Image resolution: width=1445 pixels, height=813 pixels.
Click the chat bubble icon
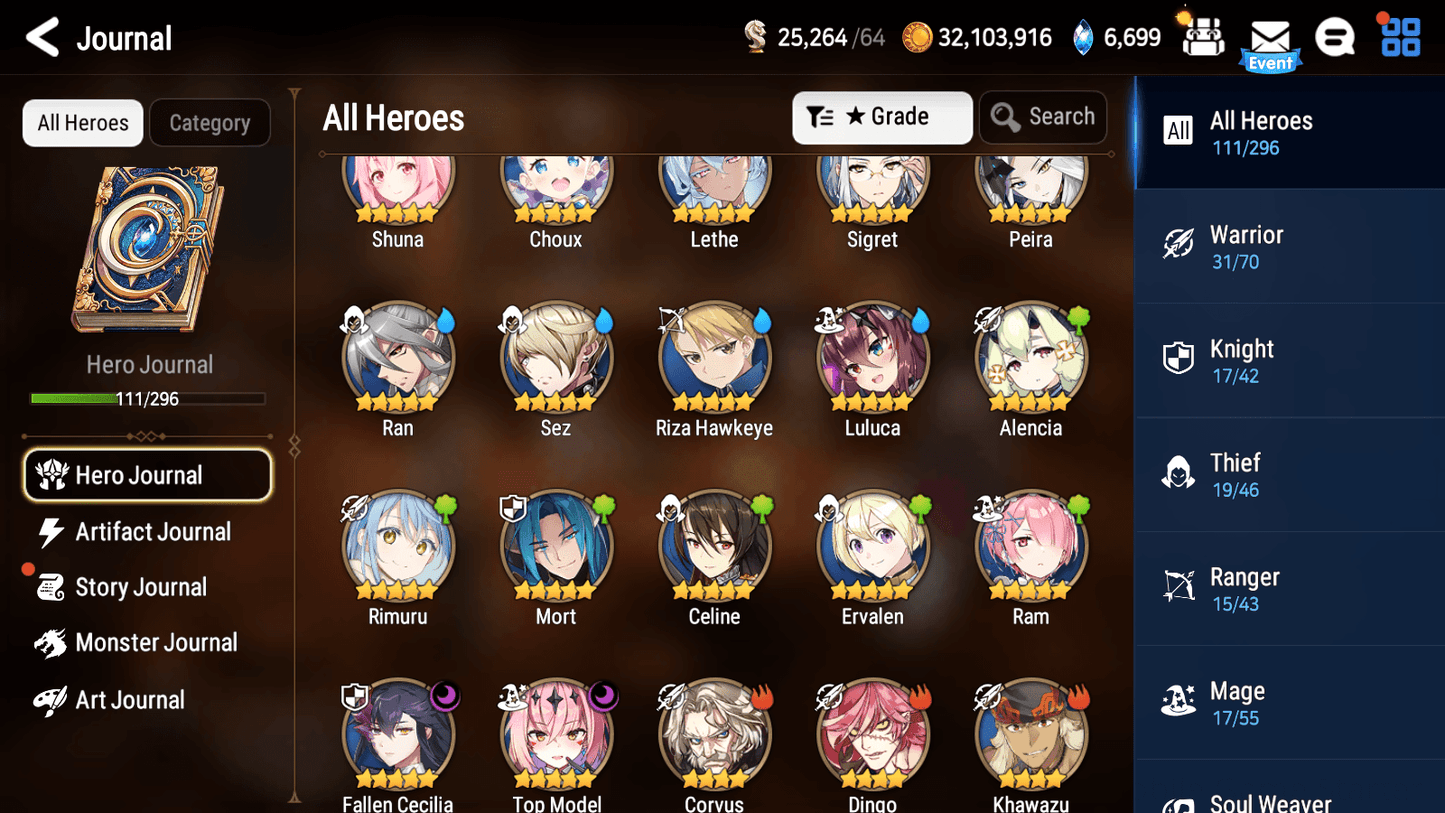(x=1335, y=37)
